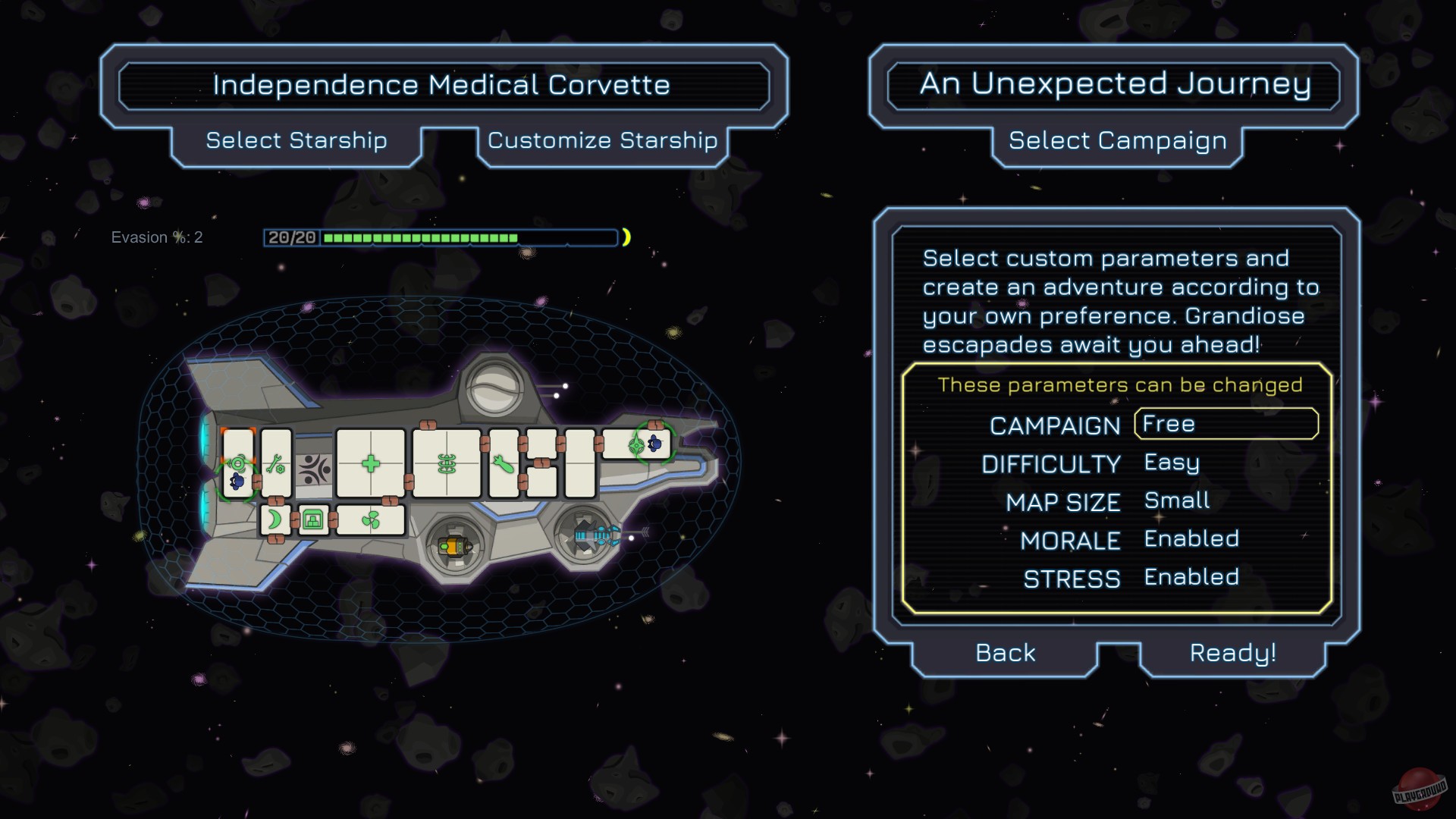Screen dimensions: 1456x819
Task: Open the Customize Starship tab
Action: 602,141
